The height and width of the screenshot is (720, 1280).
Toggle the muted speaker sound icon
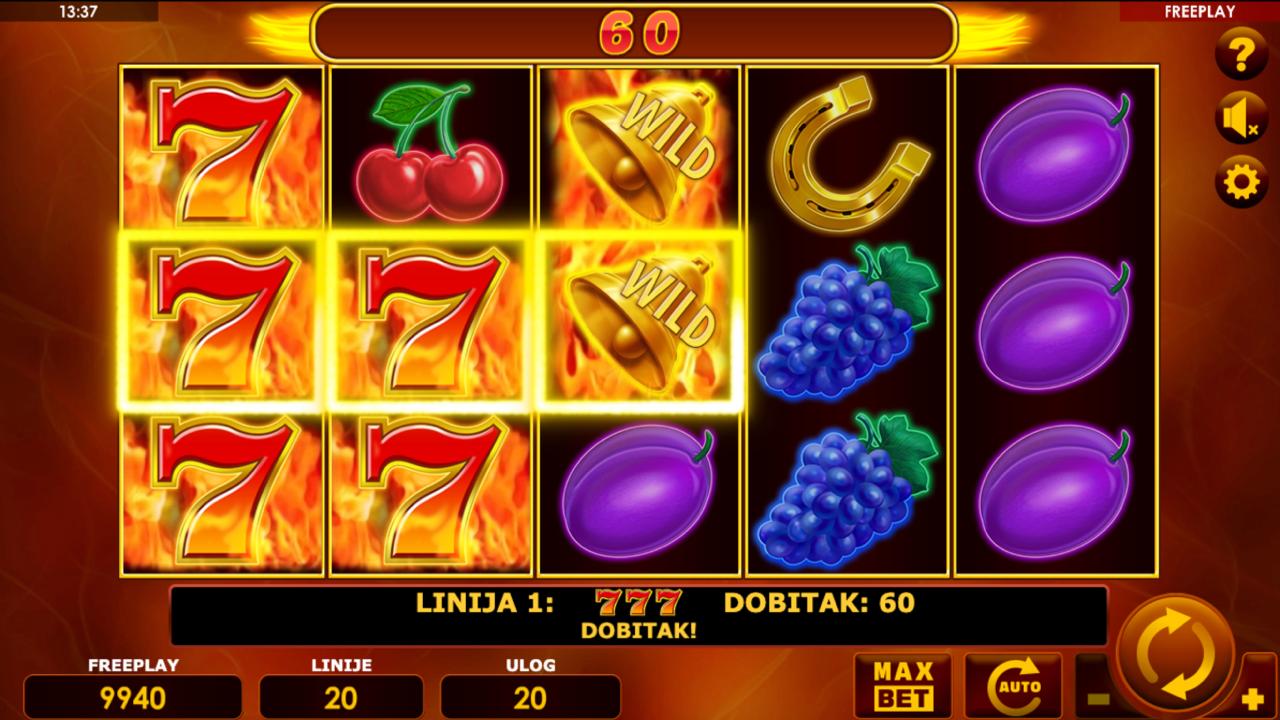pyautogui.click(x=1241, y=119)
